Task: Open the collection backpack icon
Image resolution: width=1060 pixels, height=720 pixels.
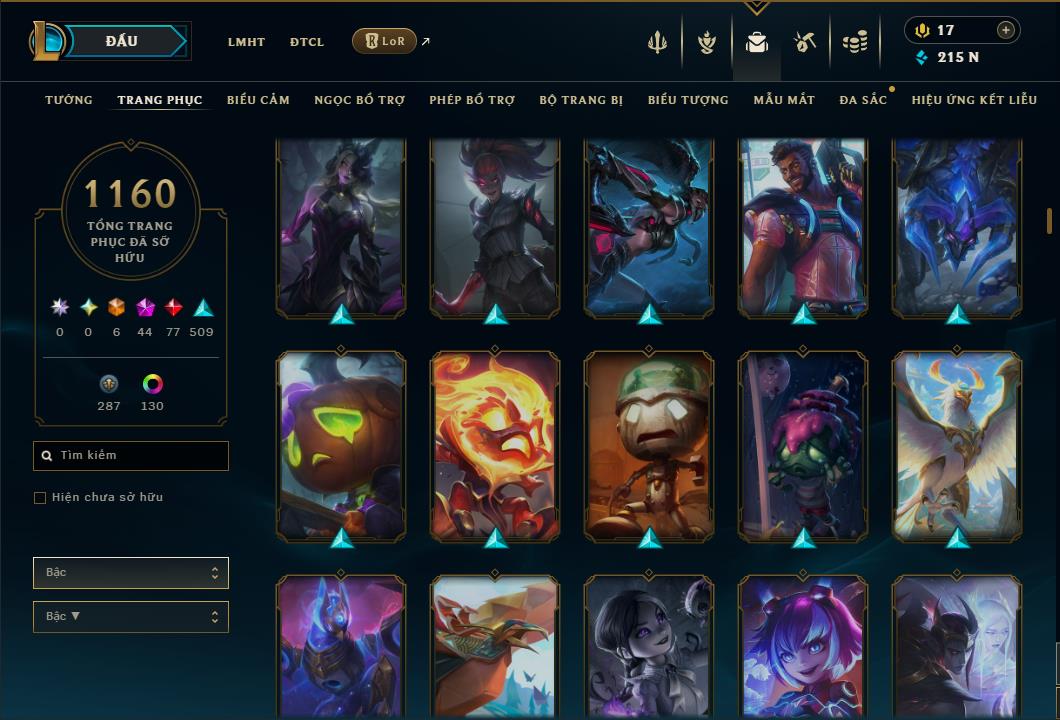Action: (x=757, y=42)
